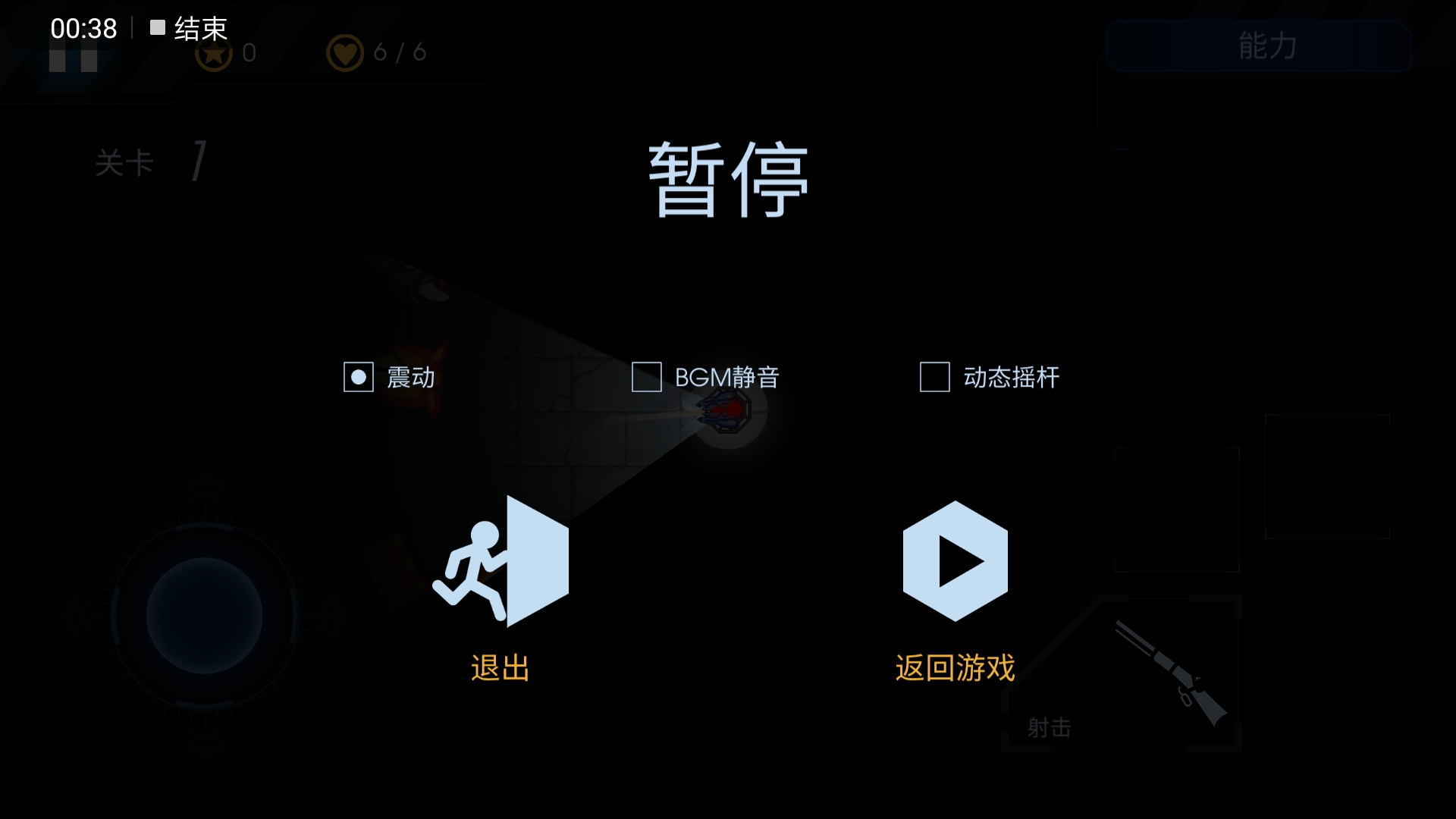Tap the play triangle to resume game
This screenshot has width=1456, height=819.
(x=955, y=561)
